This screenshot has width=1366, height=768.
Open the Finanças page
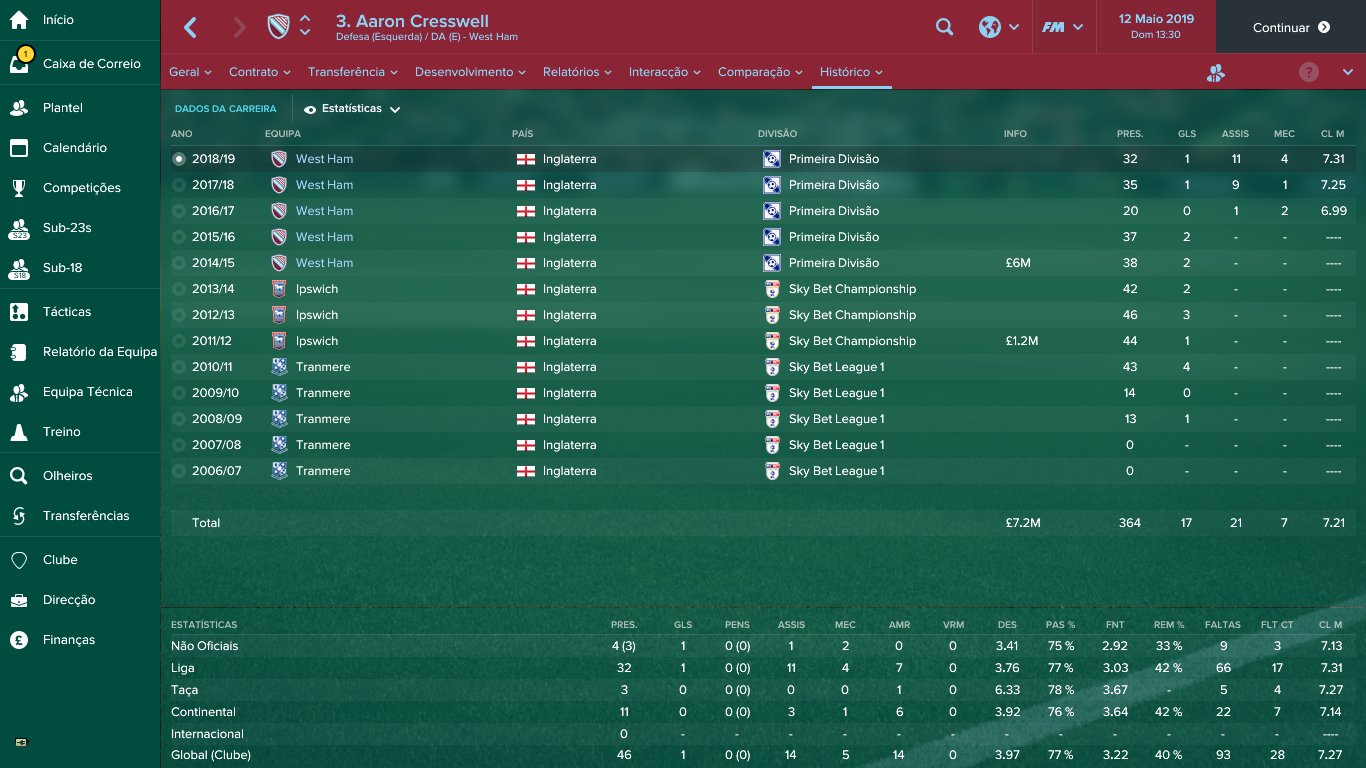pyautogui.click(x=68, y=640)
